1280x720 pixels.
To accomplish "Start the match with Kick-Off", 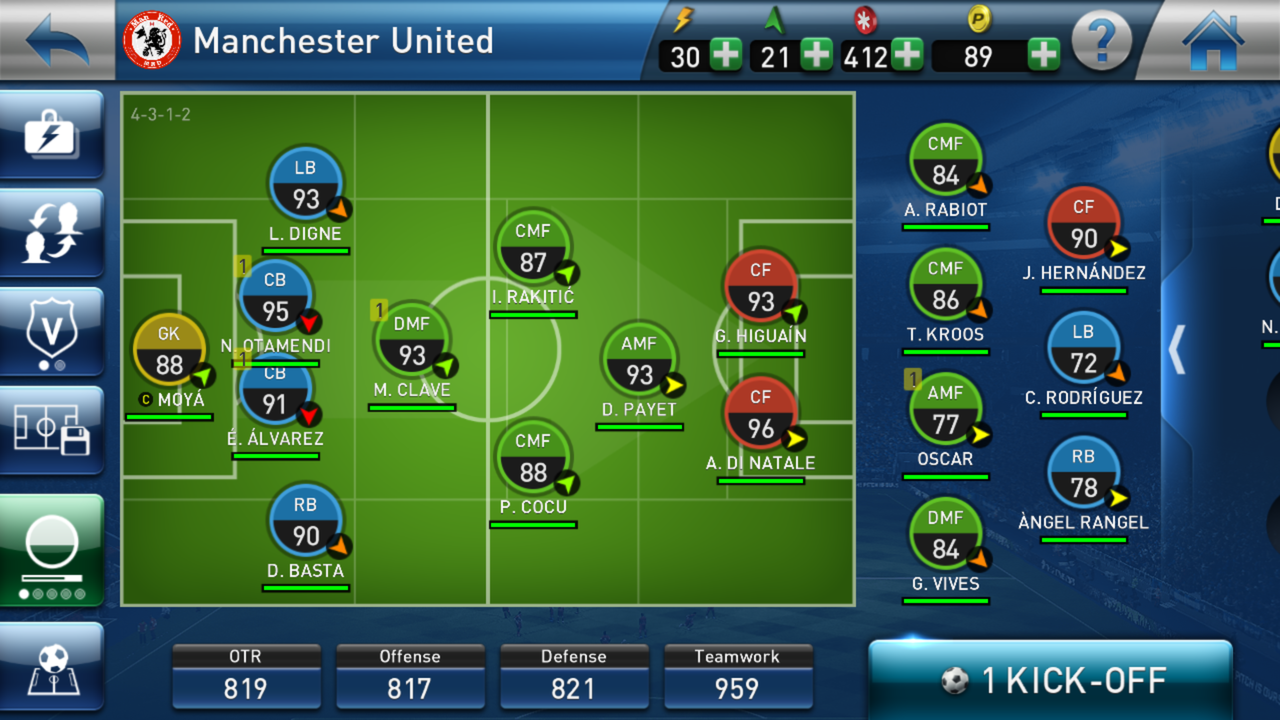I will pyautogui.click(x=1050, y=681).
